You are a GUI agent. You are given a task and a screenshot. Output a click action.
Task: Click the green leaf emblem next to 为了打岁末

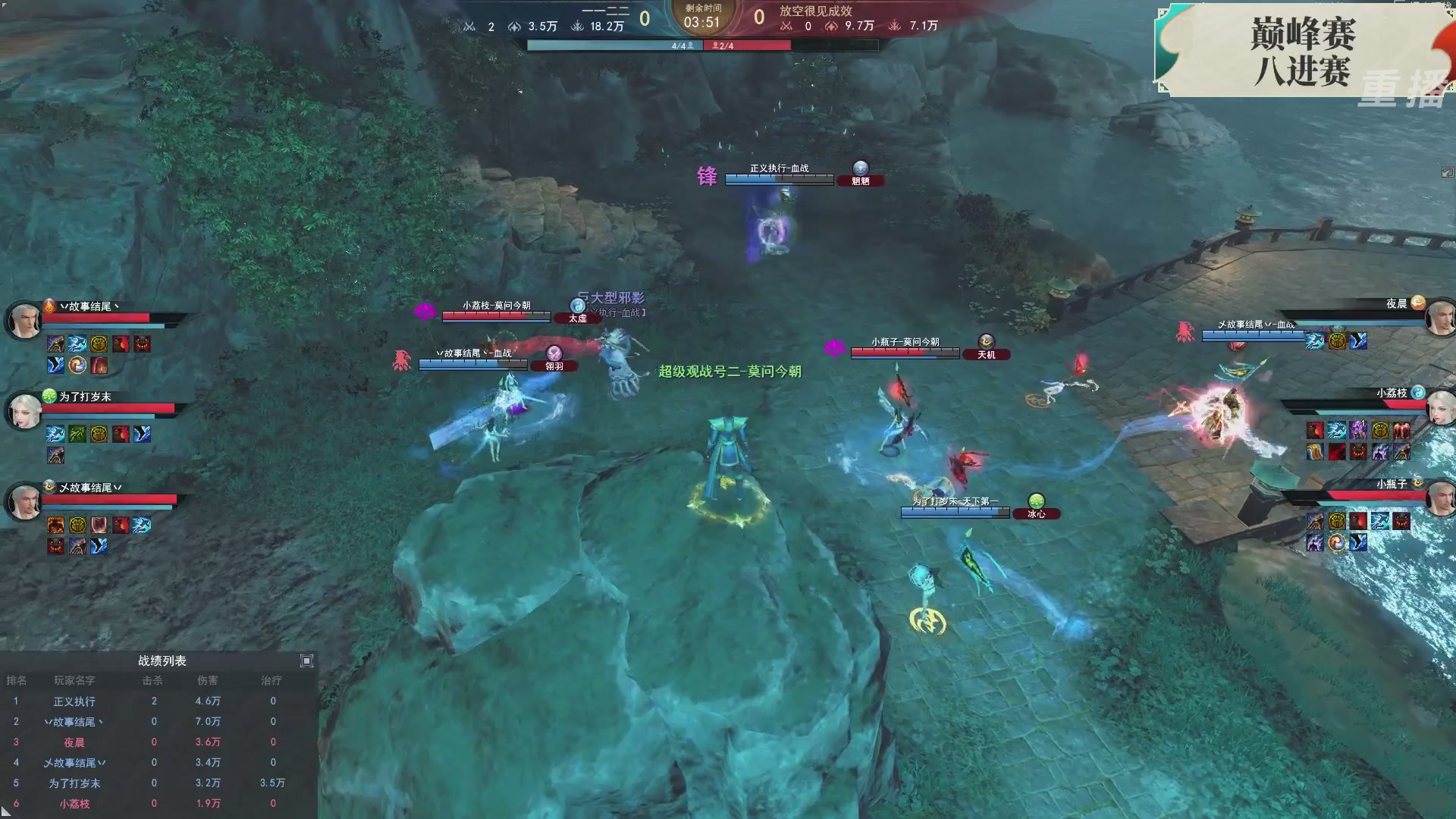click(49, 397)
